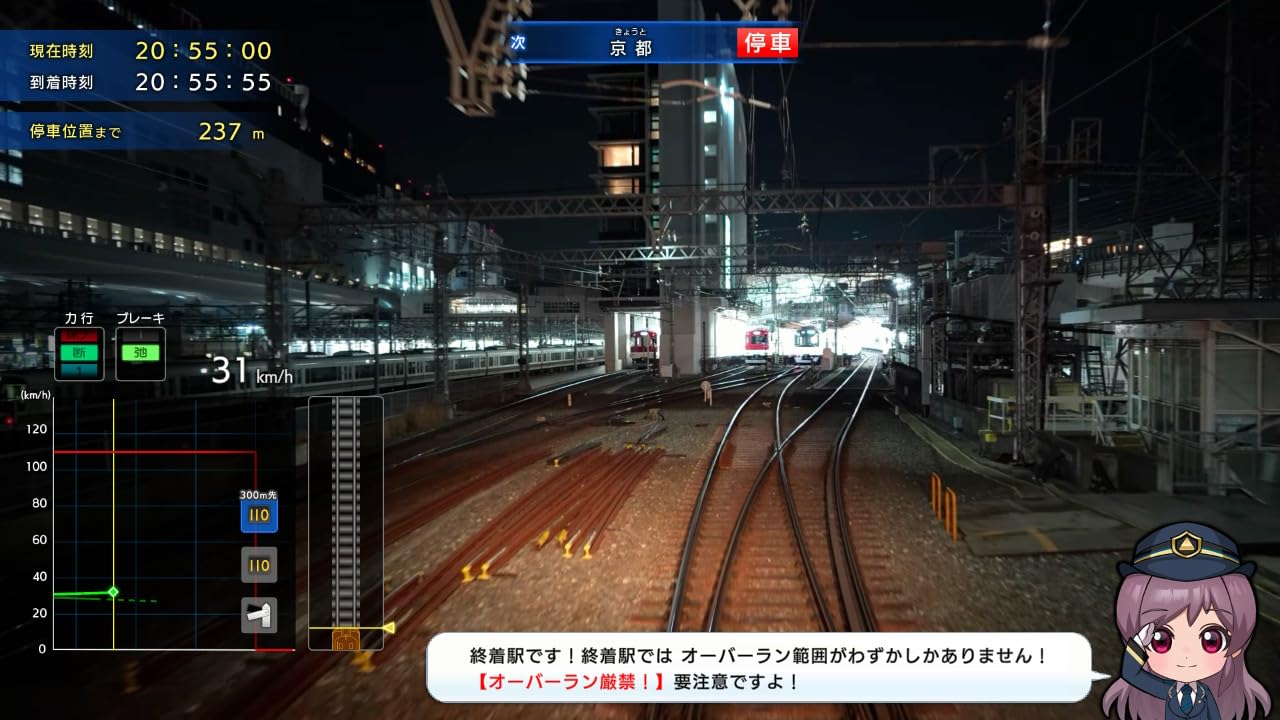This screenshot has width=1280, height=720.
Task: Click the ブレーキ brake indicator showing 弛
Action: click(142, 351)
